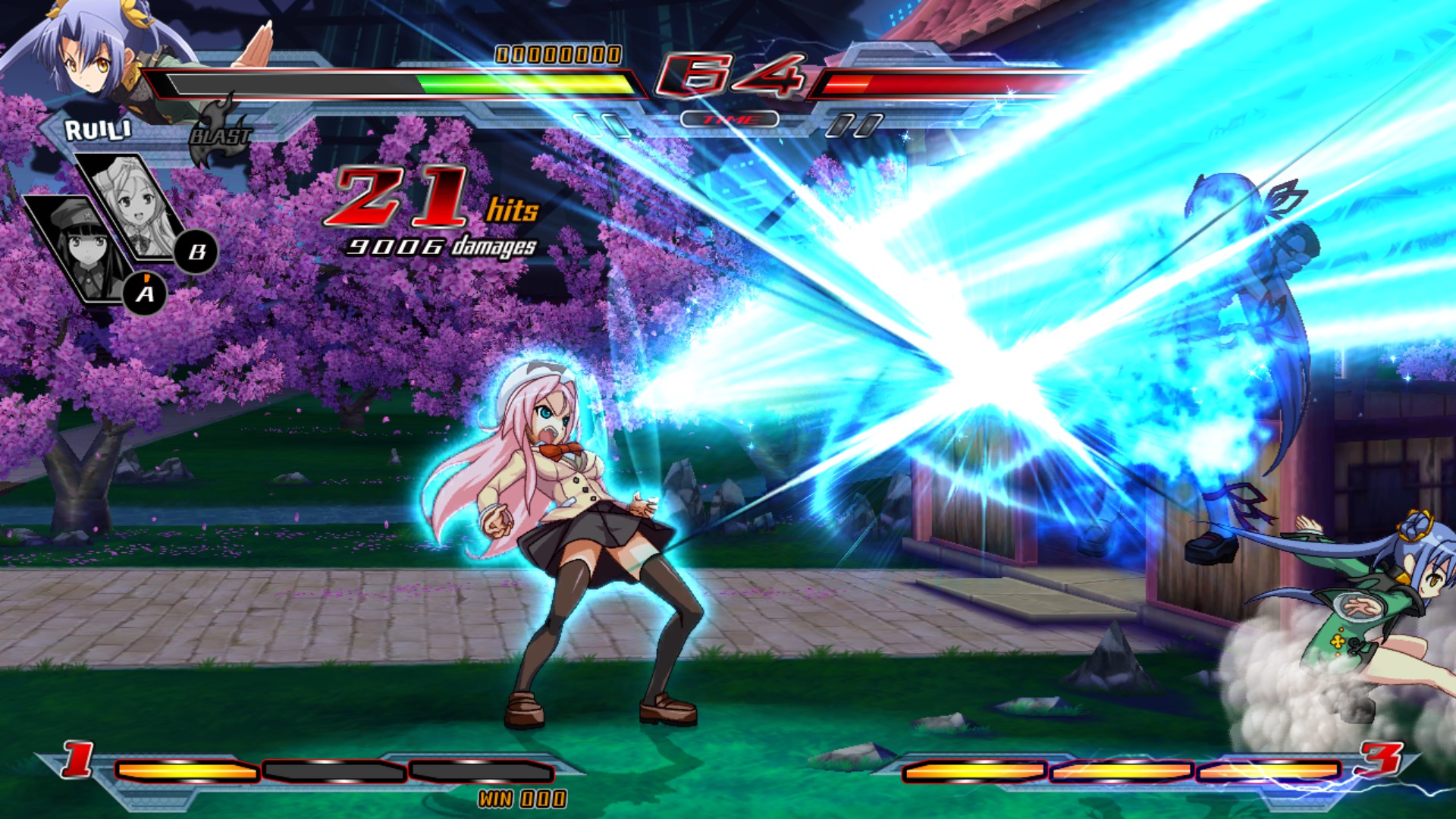
Task: Open the TIME label panel below the countdown
Action: point(730,118)
